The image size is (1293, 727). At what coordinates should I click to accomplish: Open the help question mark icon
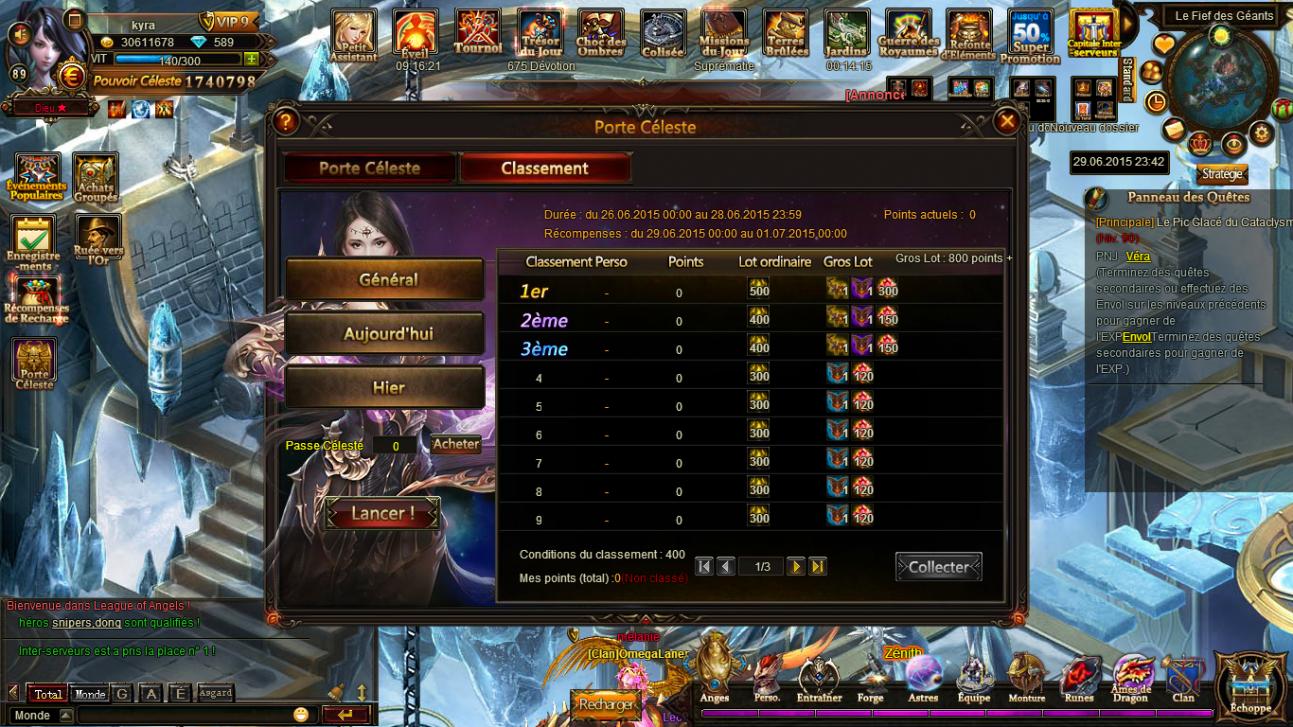(x=286, y=122)
